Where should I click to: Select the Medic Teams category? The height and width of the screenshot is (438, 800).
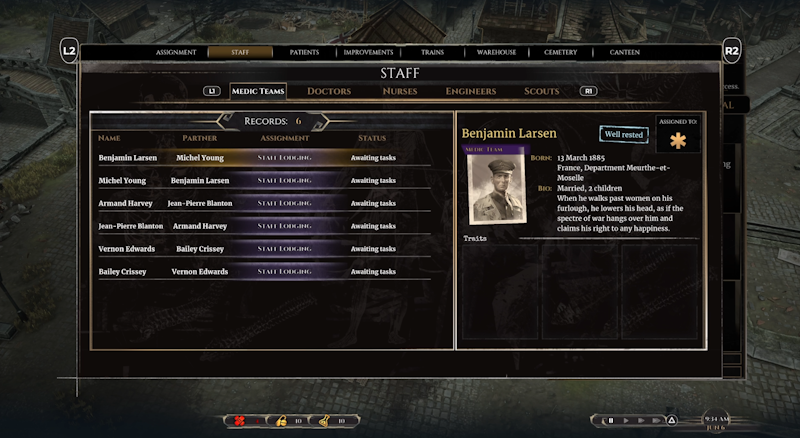258,91
